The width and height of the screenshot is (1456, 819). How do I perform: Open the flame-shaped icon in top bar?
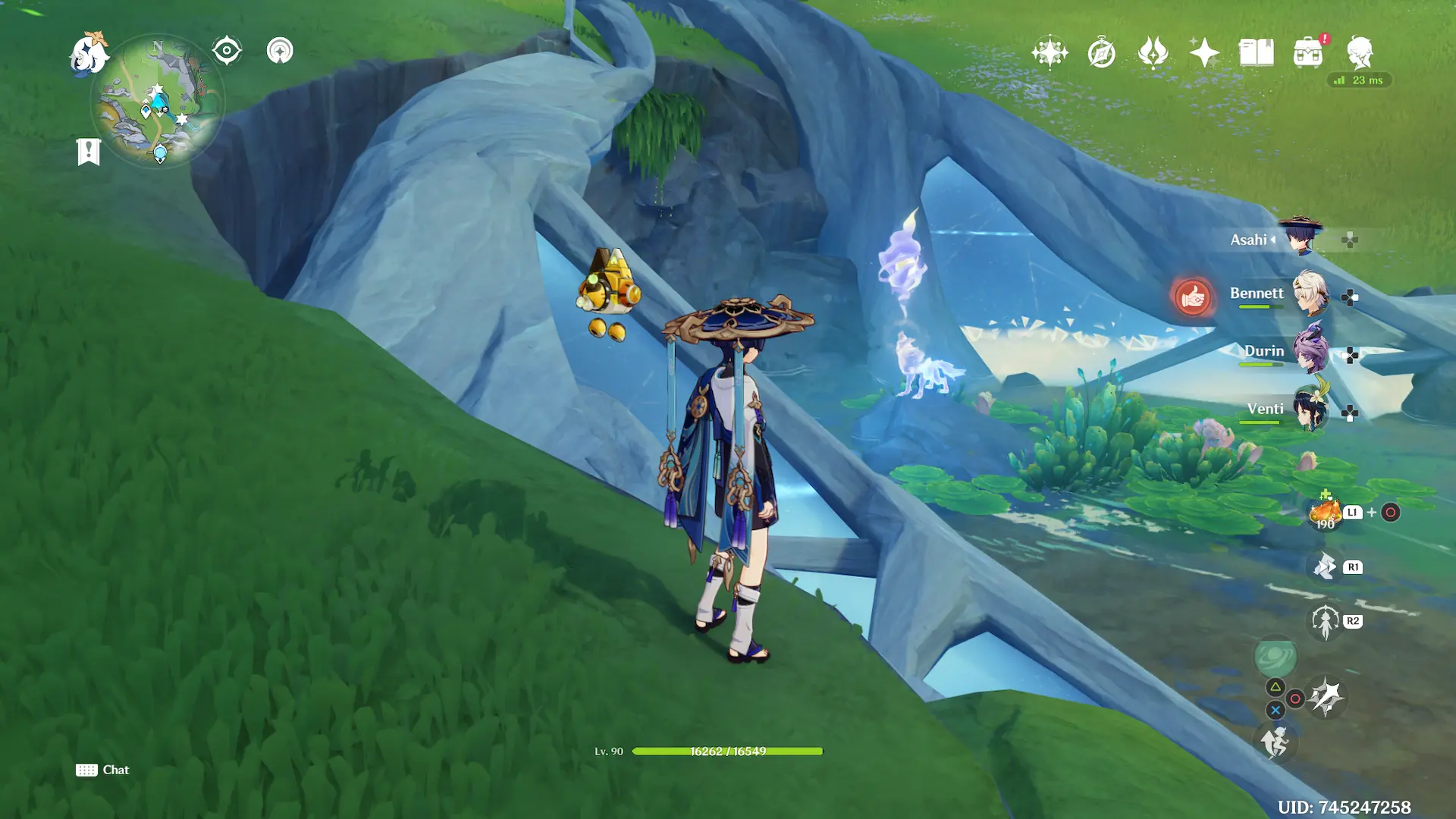click(1153, 53)
